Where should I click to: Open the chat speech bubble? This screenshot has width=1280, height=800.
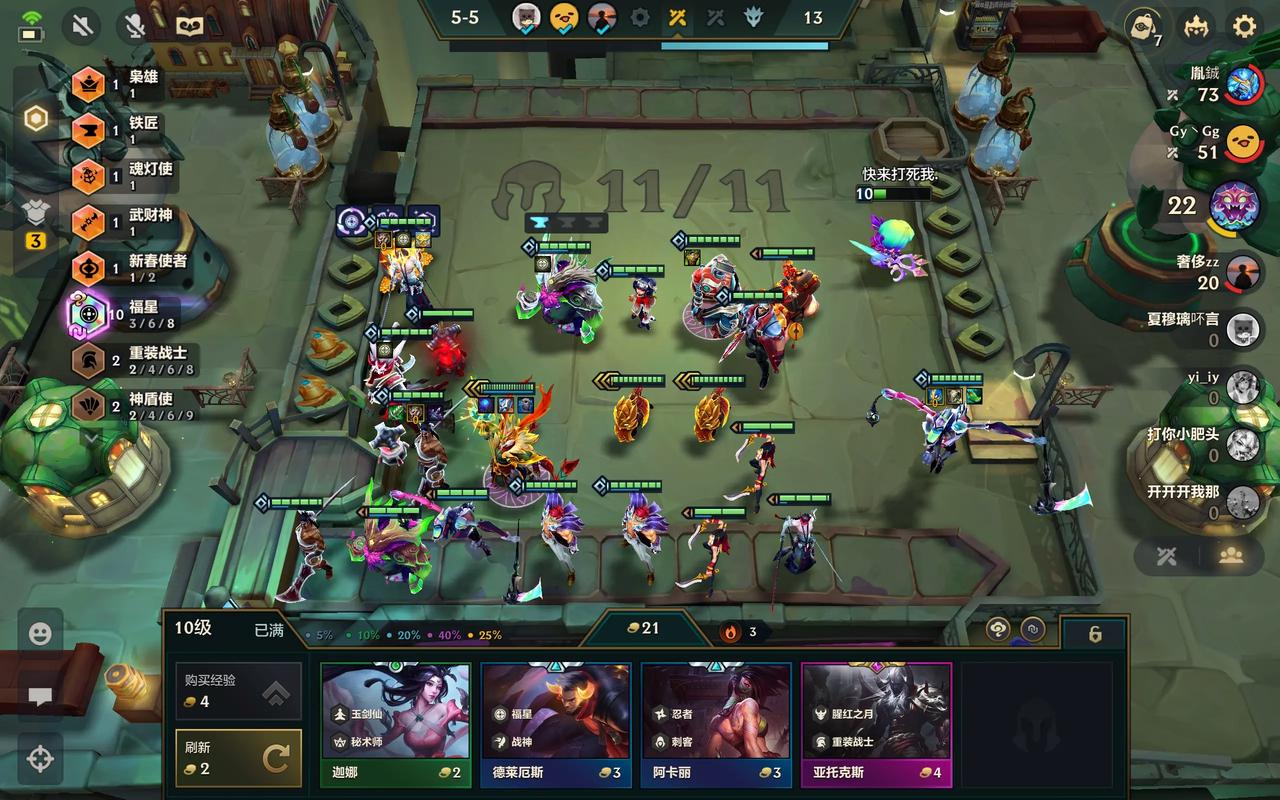pyautogui.click(x=40, y=697)
